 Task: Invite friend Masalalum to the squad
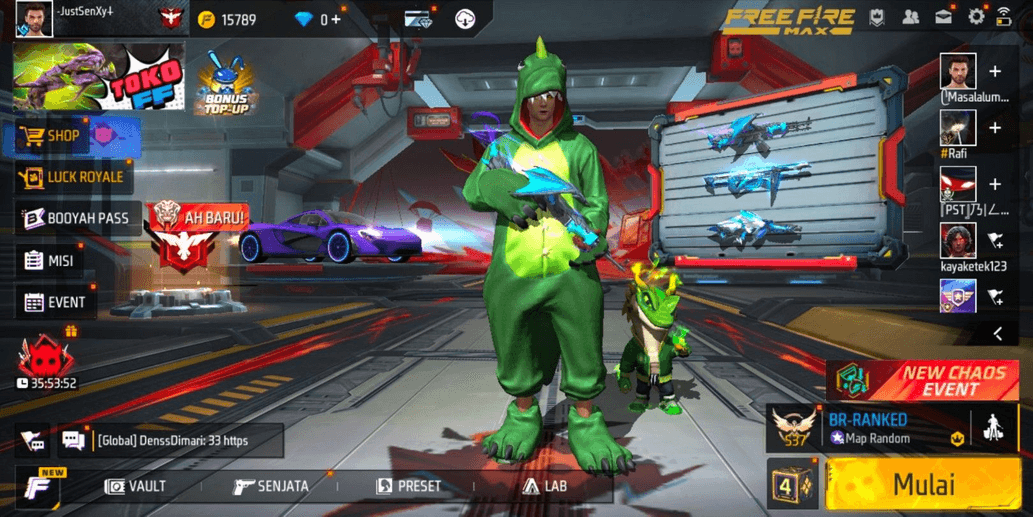(995, 72)
